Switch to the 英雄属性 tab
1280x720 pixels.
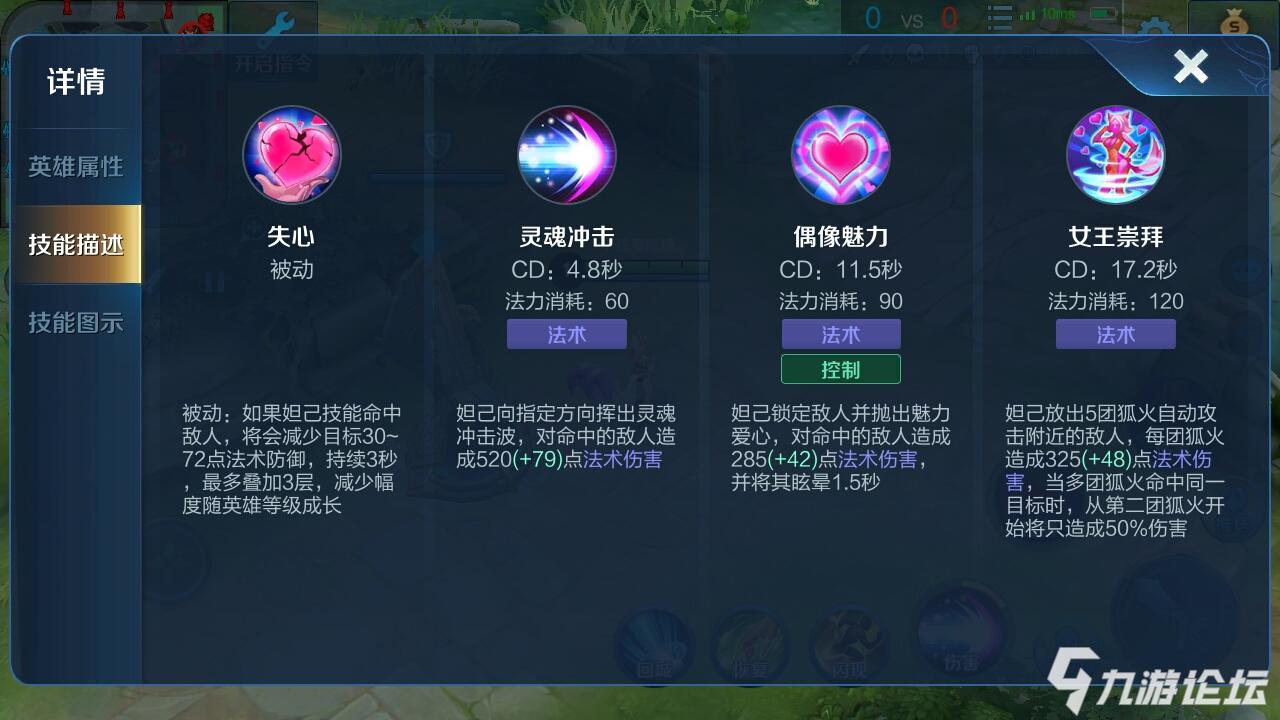click(x=77, y=166)
